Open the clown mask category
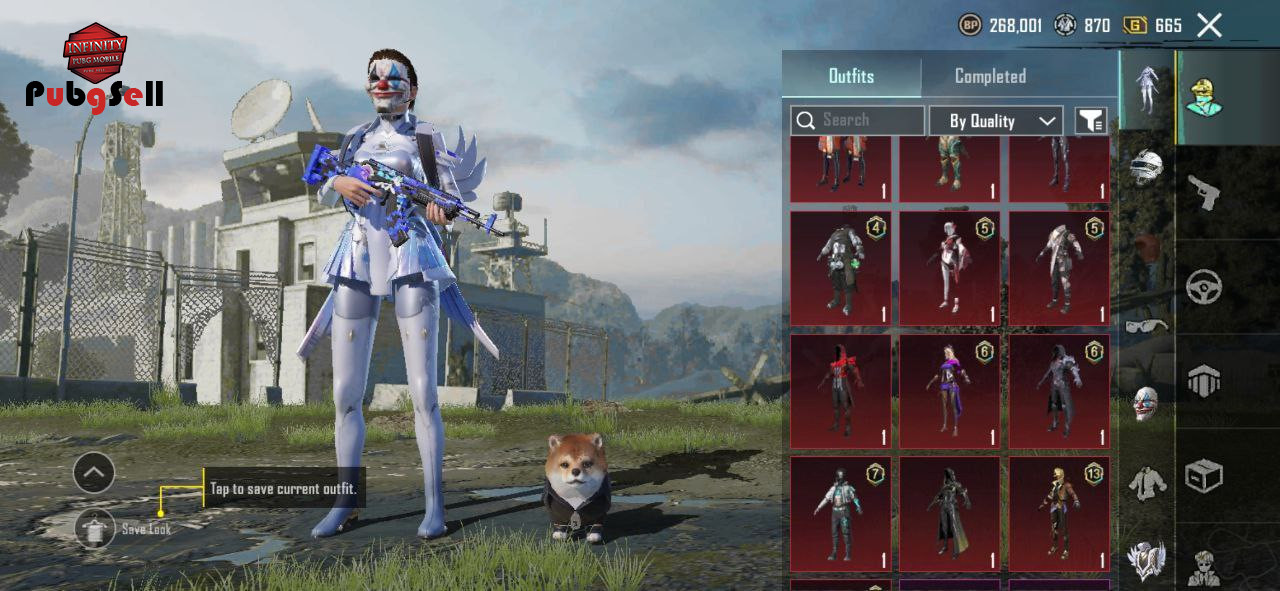 point(1146,403)
